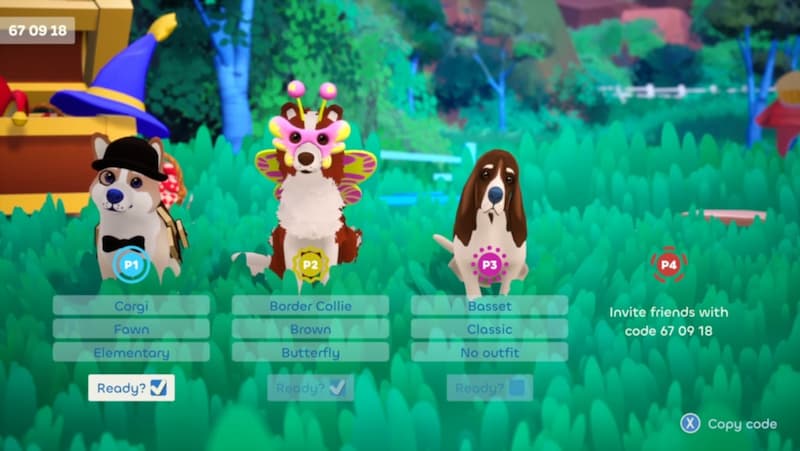The image size is (800, 451).
Task: Select the Basset breed option
Action: pyautogui.click(x=489, y=305)
